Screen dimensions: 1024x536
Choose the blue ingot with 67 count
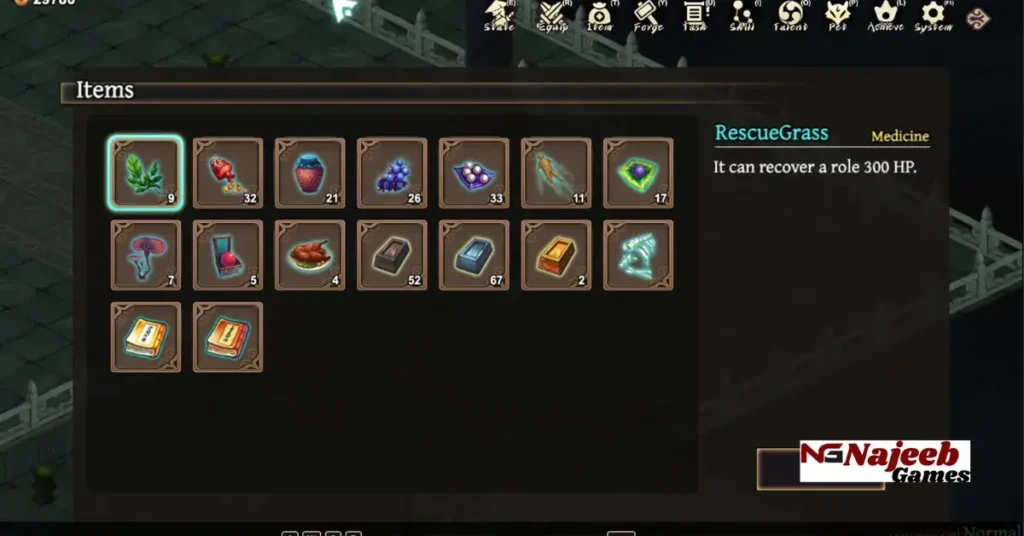[x=474, y=255]
